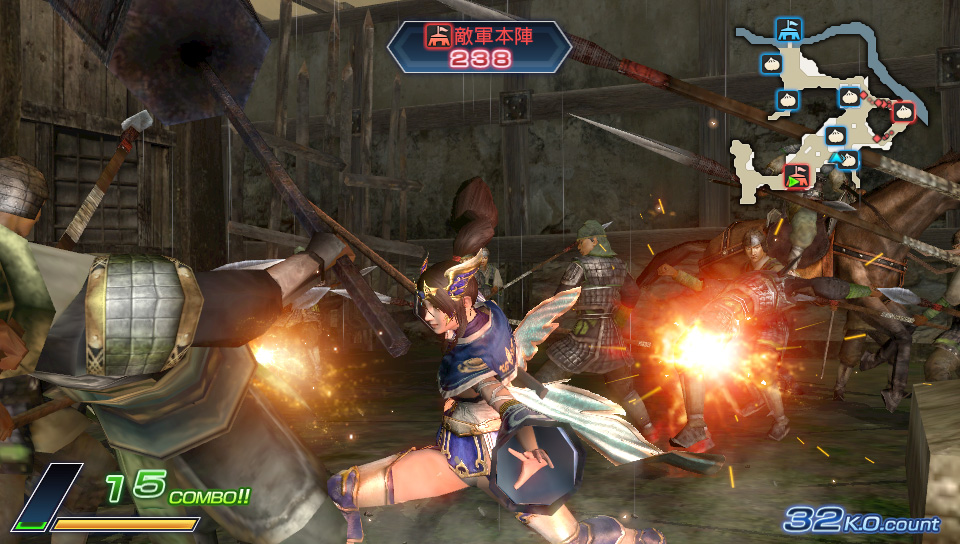Viewport: 960px width, 544px height.
Task: Select the blue allied main camp flag marker
Action: click(x=789, y=29)
